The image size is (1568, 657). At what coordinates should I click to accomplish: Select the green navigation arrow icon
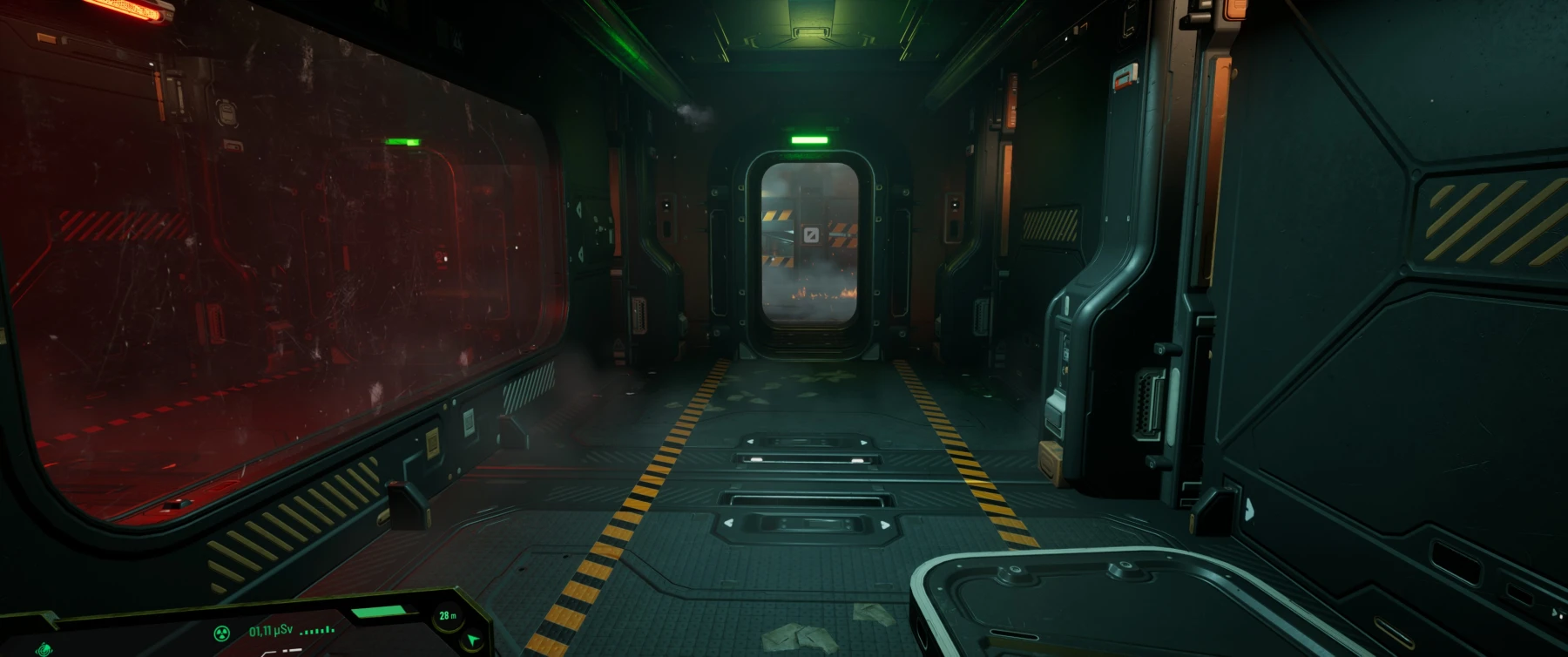472,640
